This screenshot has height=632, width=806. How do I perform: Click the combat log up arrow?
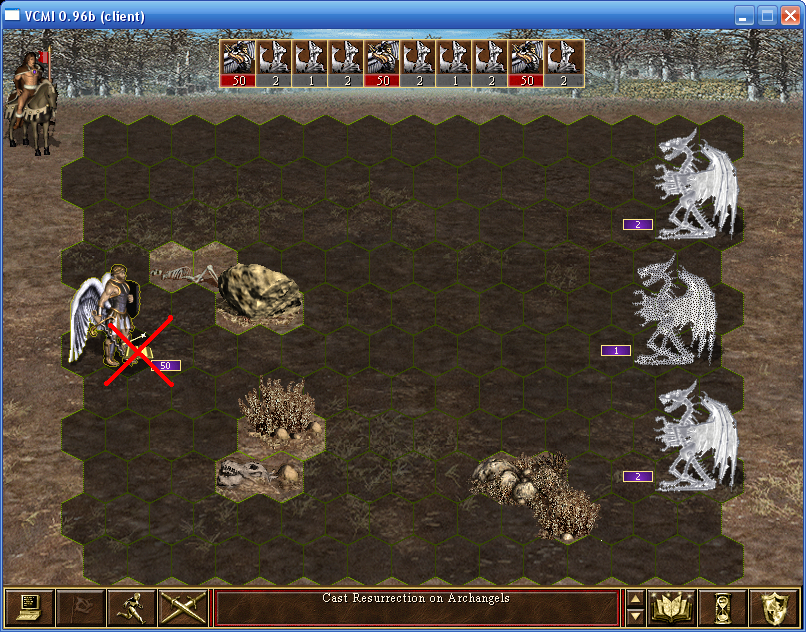(634, 600)
